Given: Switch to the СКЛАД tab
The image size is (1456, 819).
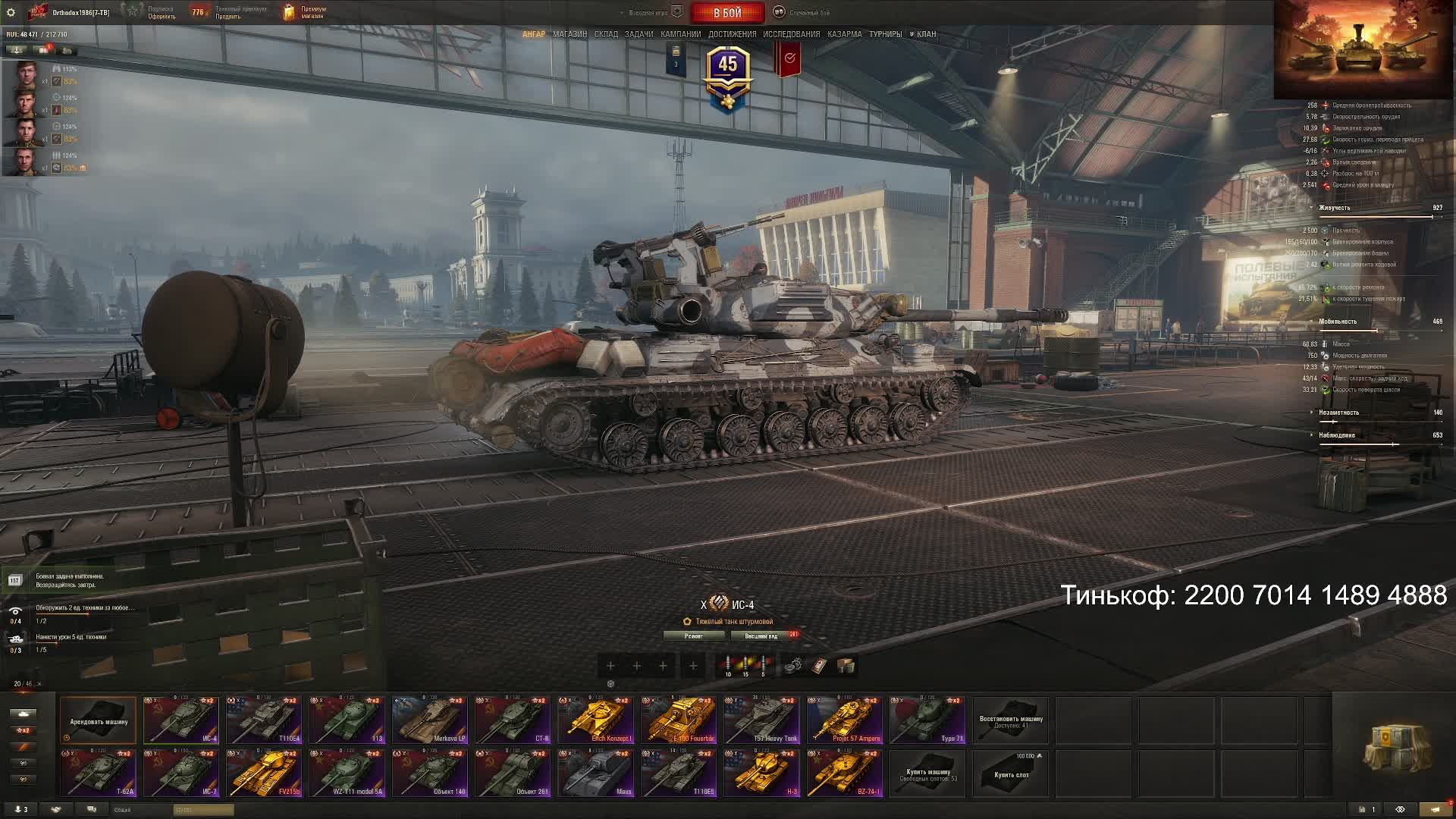Looking at the screenshot, I should pyautogui.click(x=606, y=34).
